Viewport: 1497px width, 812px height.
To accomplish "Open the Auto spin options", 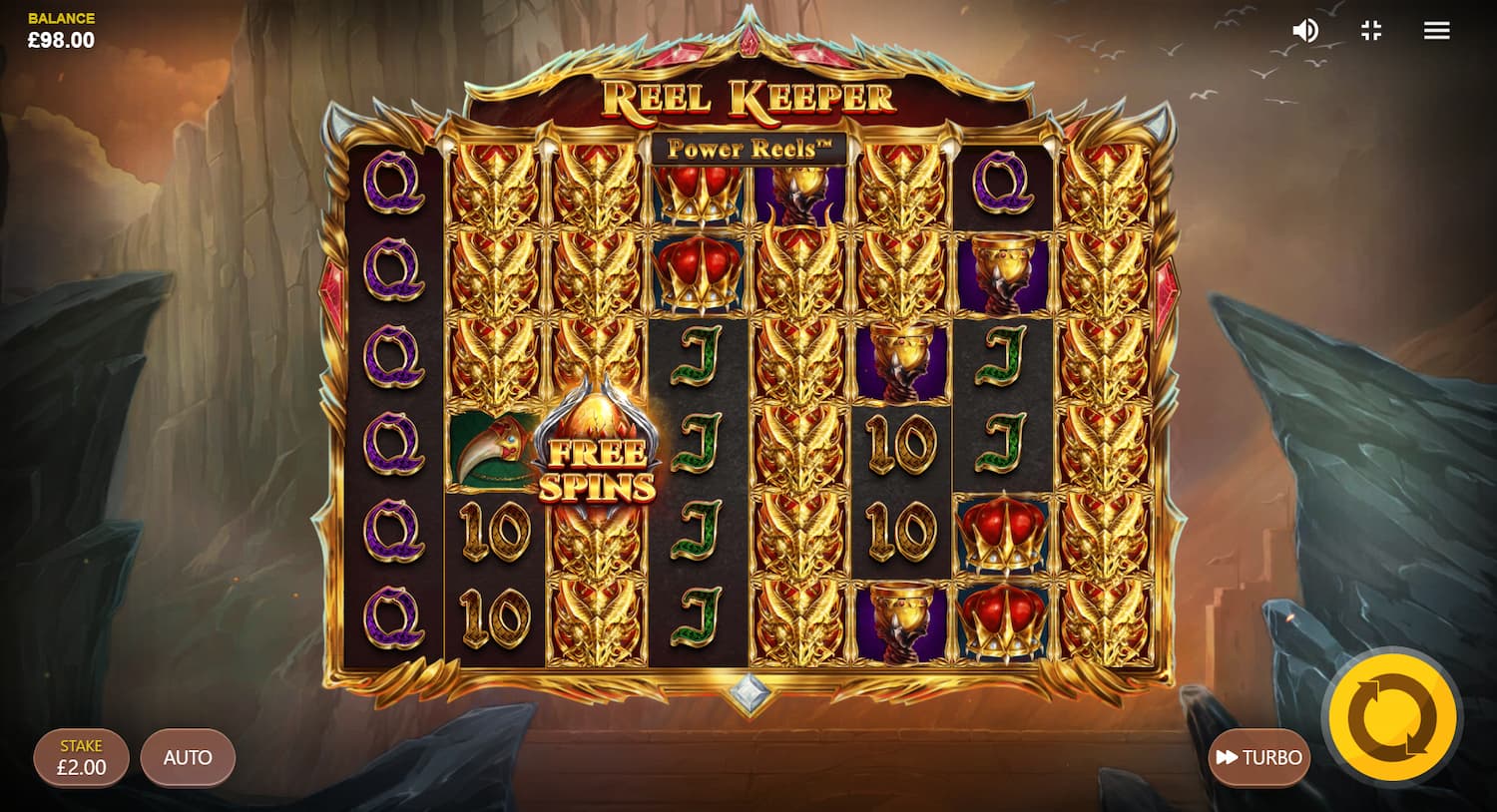I will (188, 758).
